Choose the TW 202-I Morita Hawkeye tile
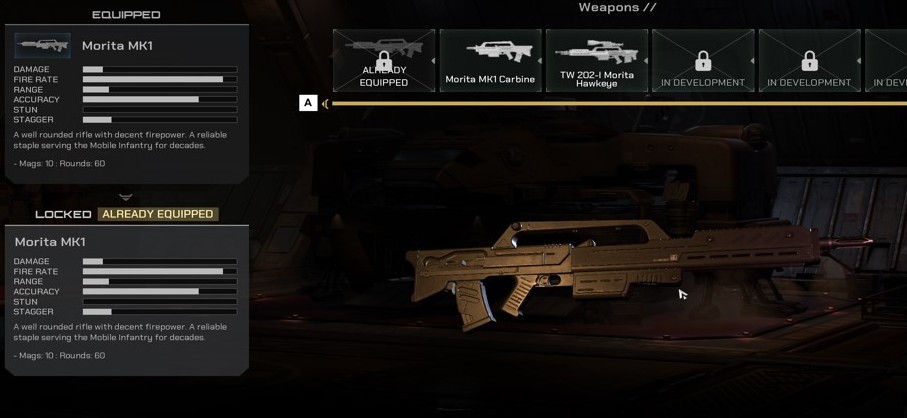The height and width of the screenshot is (418, 907). click(x=597, y=60)
